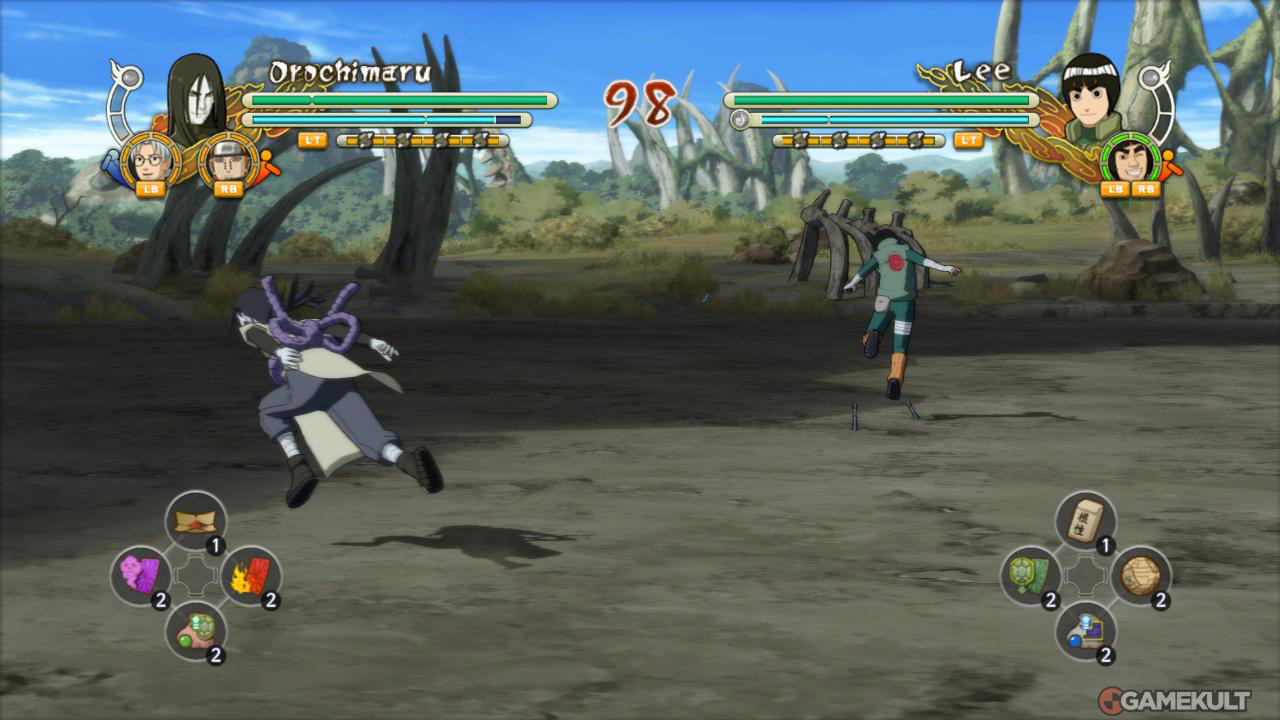Open Orochimaru's d-pad item selector center
Viewport: 1280px width, 720px height.
(196, 575)
